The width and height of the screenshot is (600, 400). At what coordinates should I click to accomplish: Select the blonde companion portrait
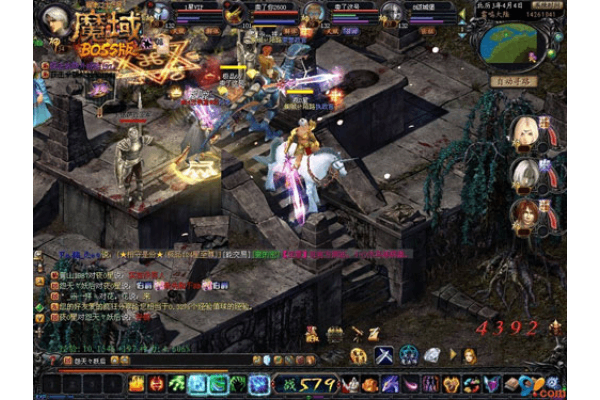pos(524,132)
